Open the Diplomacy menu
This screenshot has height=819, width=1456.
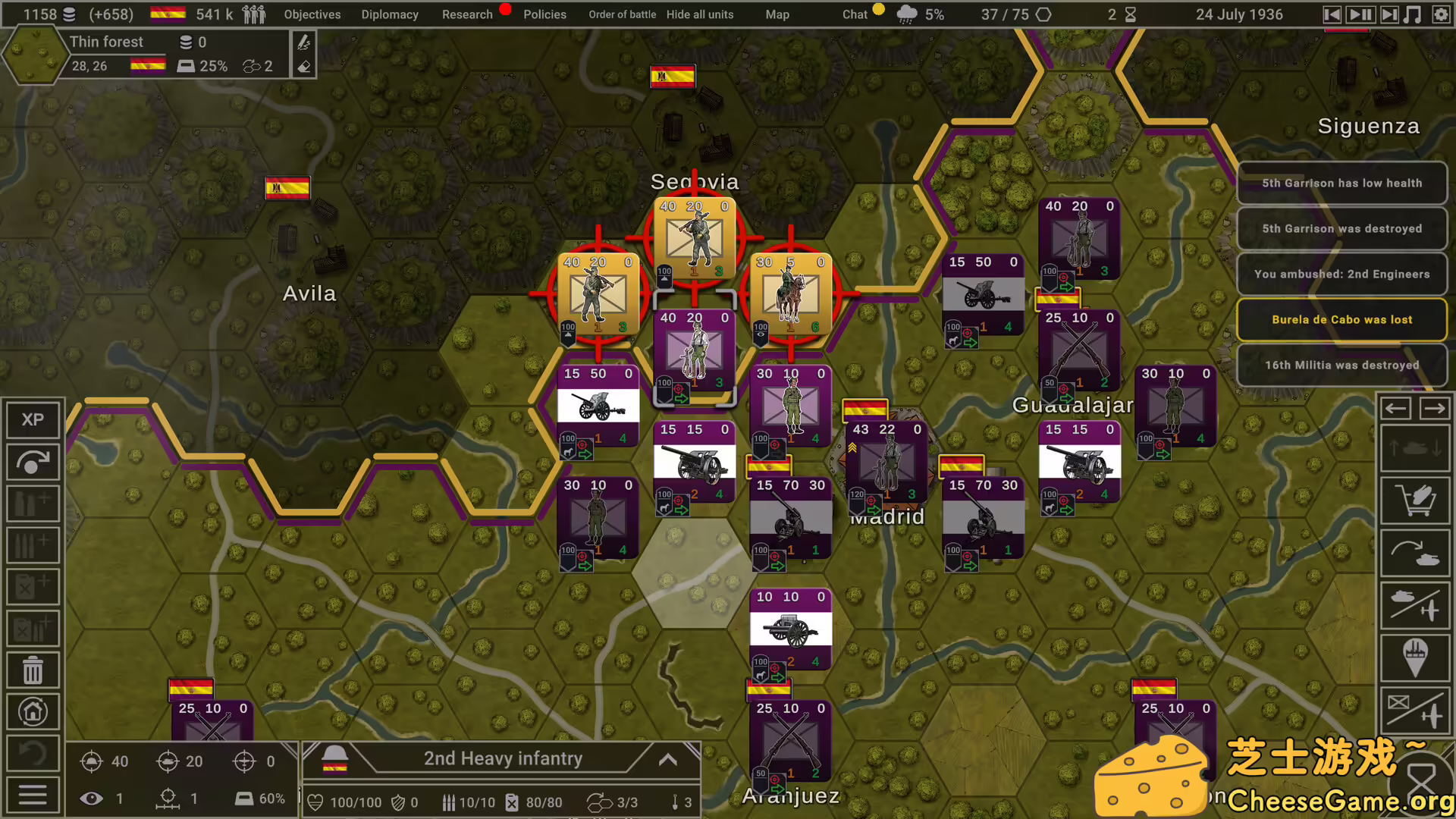pos(390,14)
